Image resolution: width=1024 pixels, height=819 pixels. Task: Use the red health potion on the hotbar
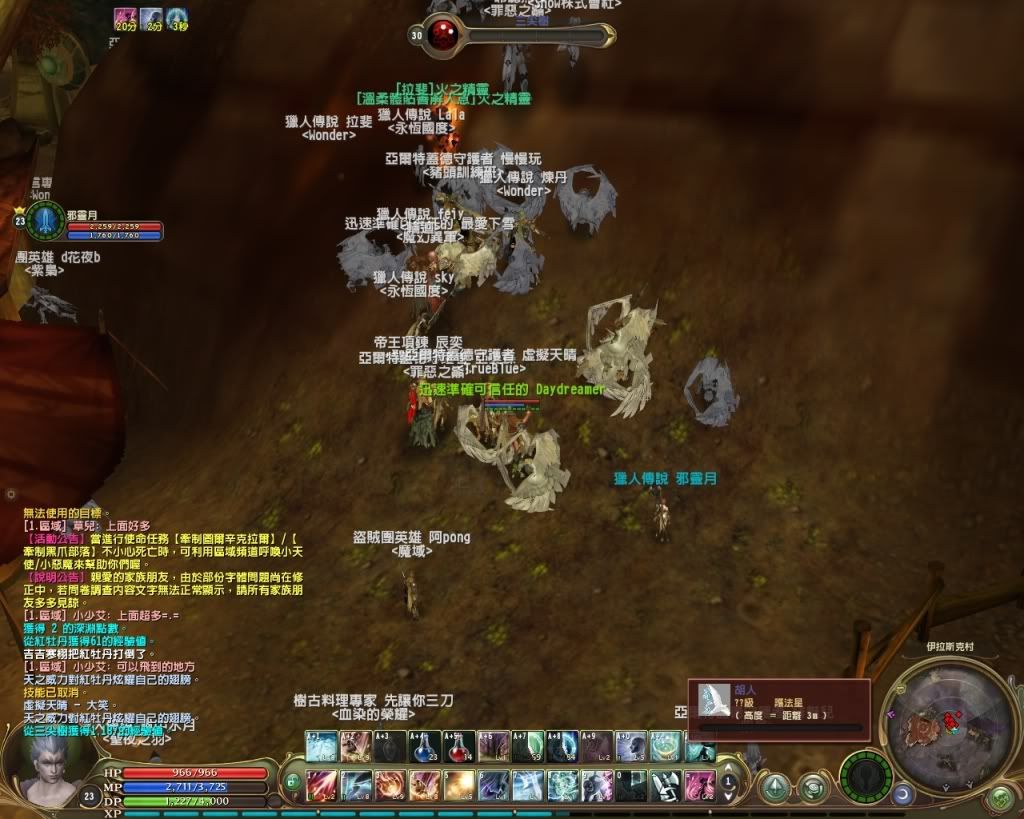pos(458,746)
